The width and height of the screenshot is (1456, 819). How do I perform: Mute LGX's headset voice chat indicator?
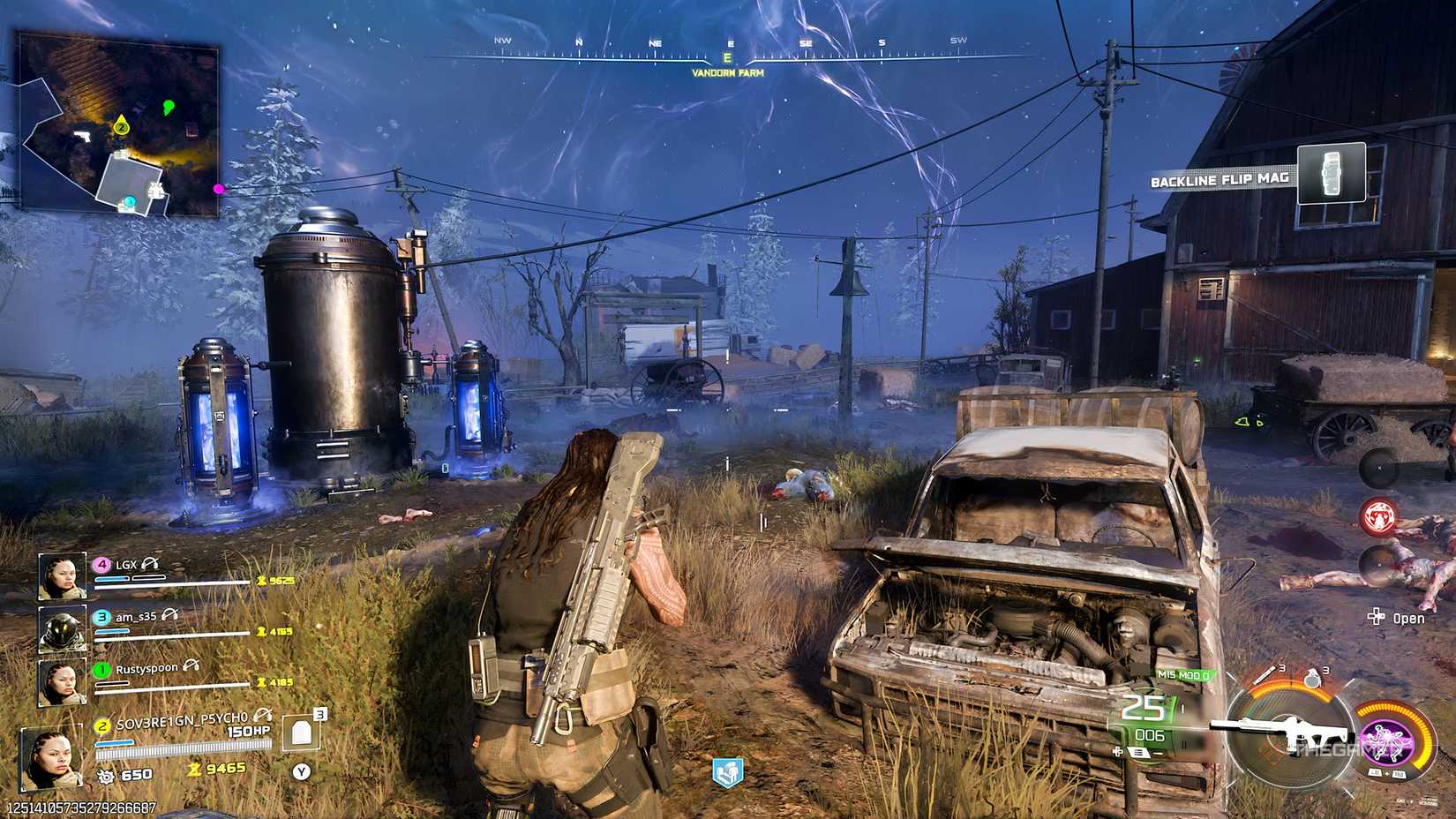(x=149, y=565)
